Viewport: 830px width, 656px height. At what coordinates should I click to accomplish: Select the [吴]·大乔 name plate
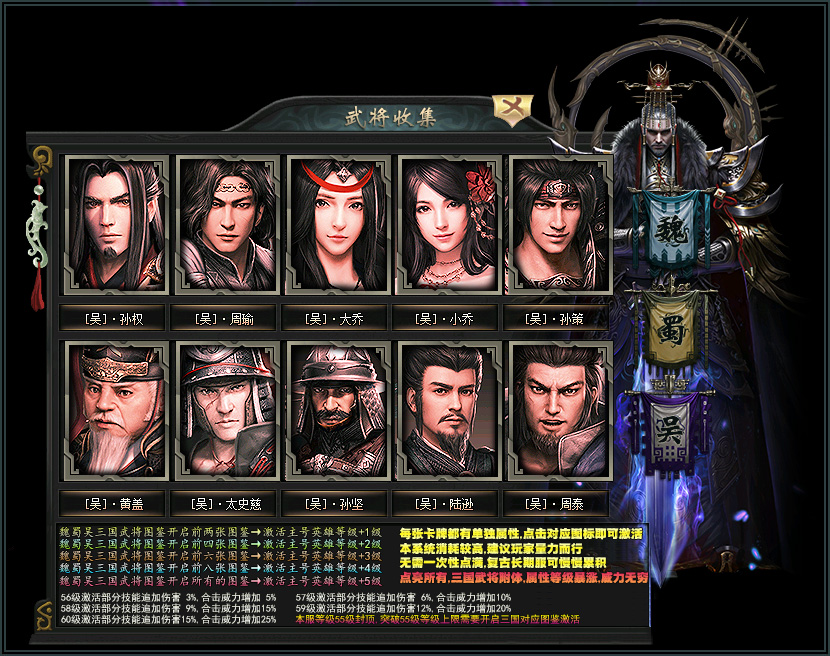tap(337, 319)
